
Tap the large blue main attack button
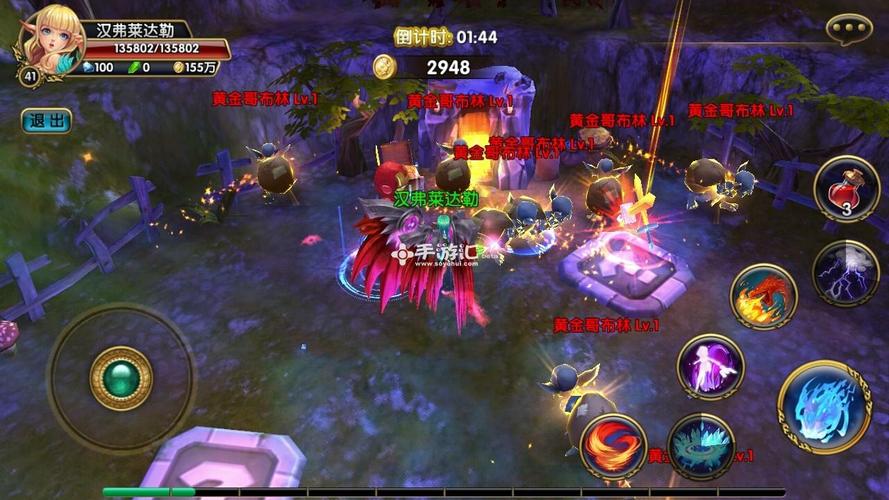click(x=824, y=407)
